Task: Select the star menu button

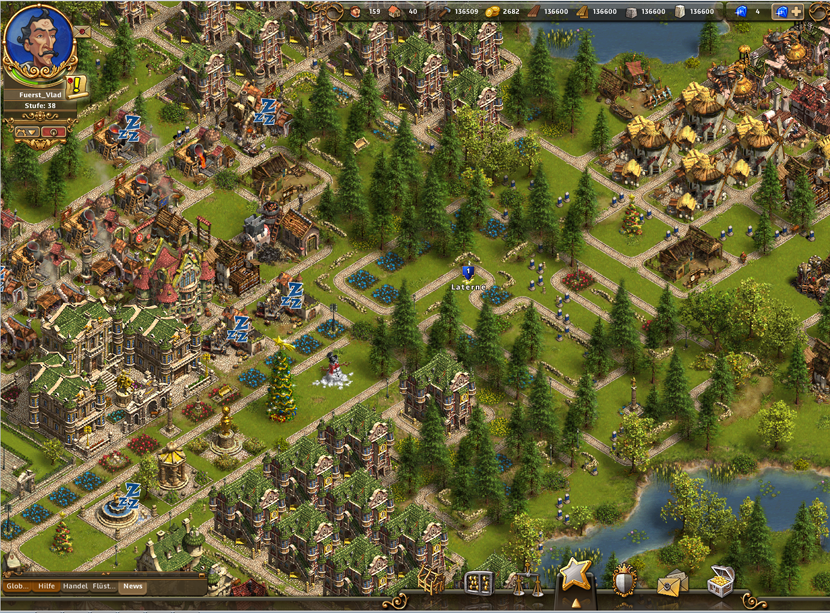Action: [x=574, y=575]
